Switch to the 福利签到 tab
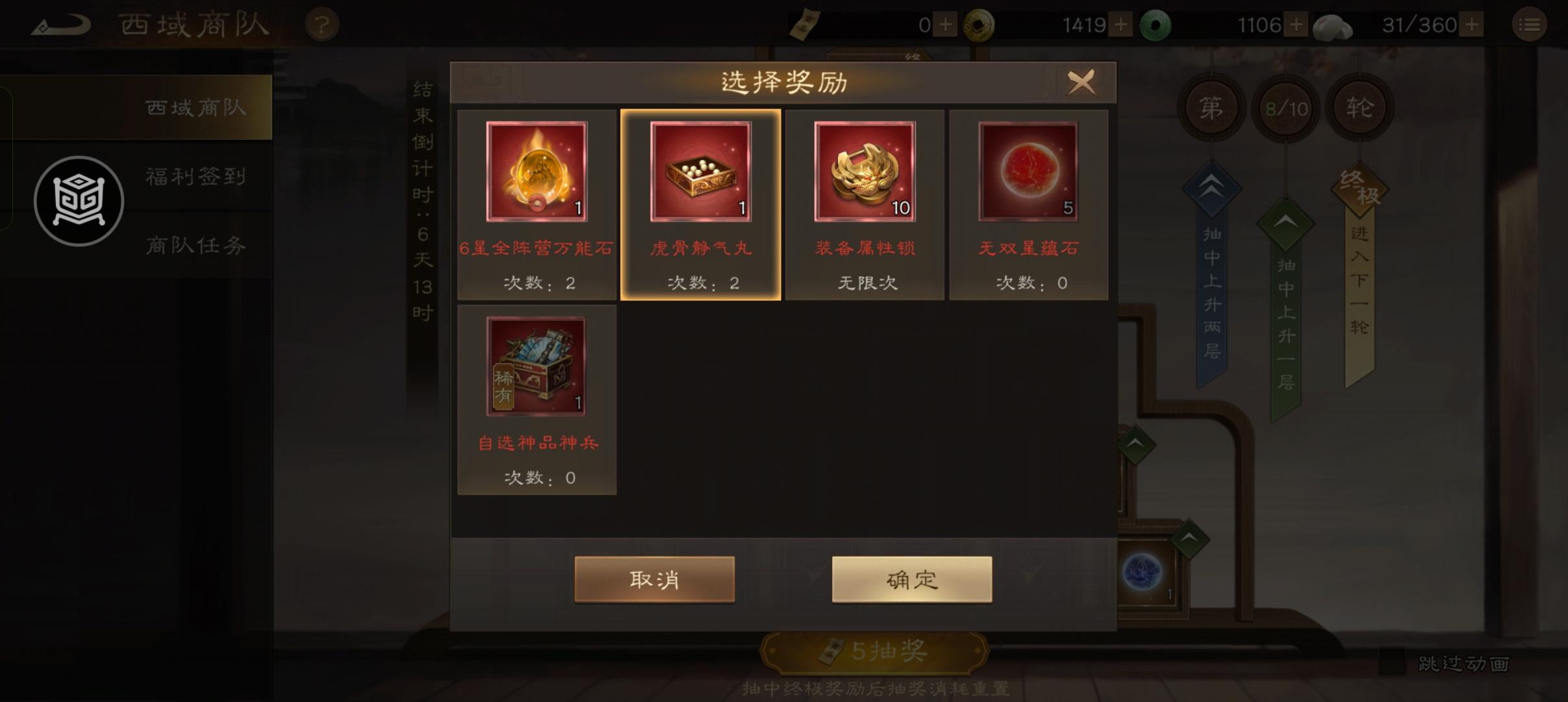This screenshot has height=702, width=1568. (x=195, y=176)
